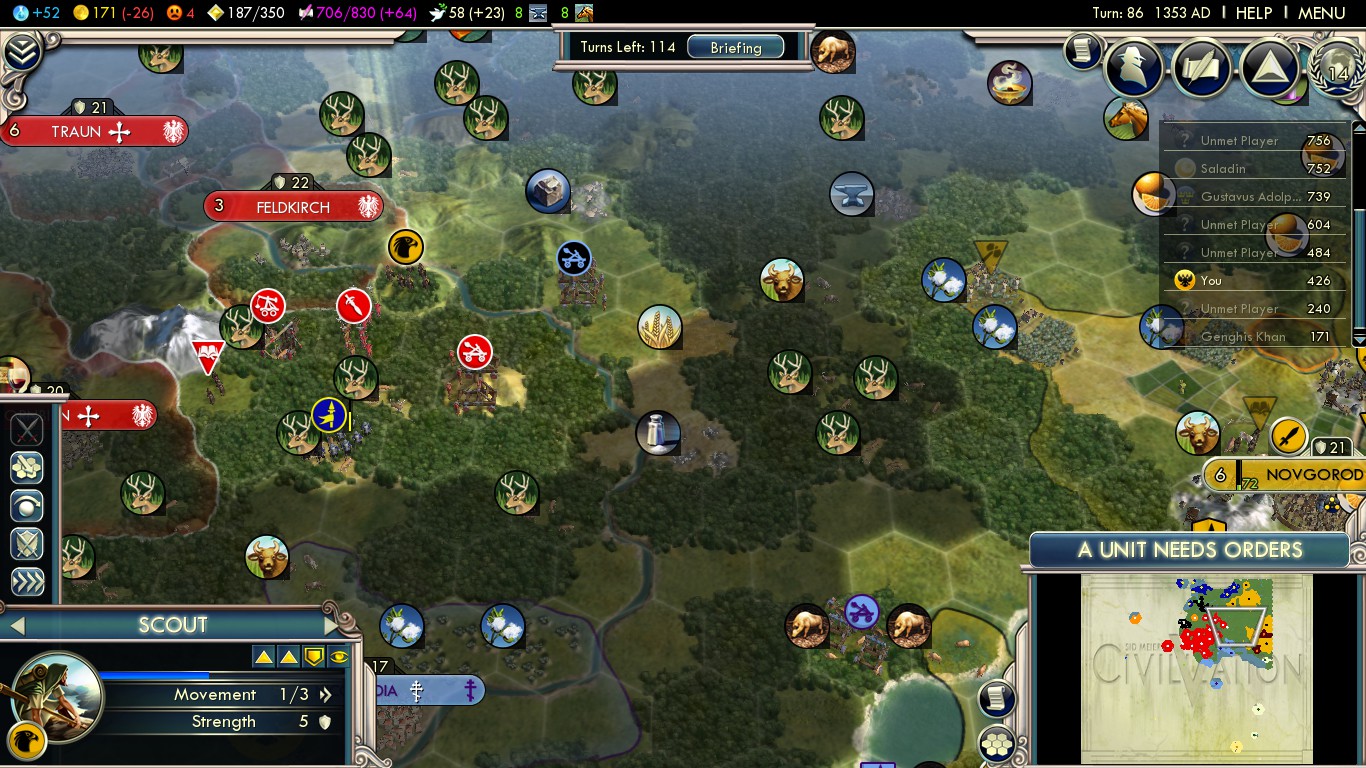
Task: Click the Scout unit portrait
Action: pos(55,696)
